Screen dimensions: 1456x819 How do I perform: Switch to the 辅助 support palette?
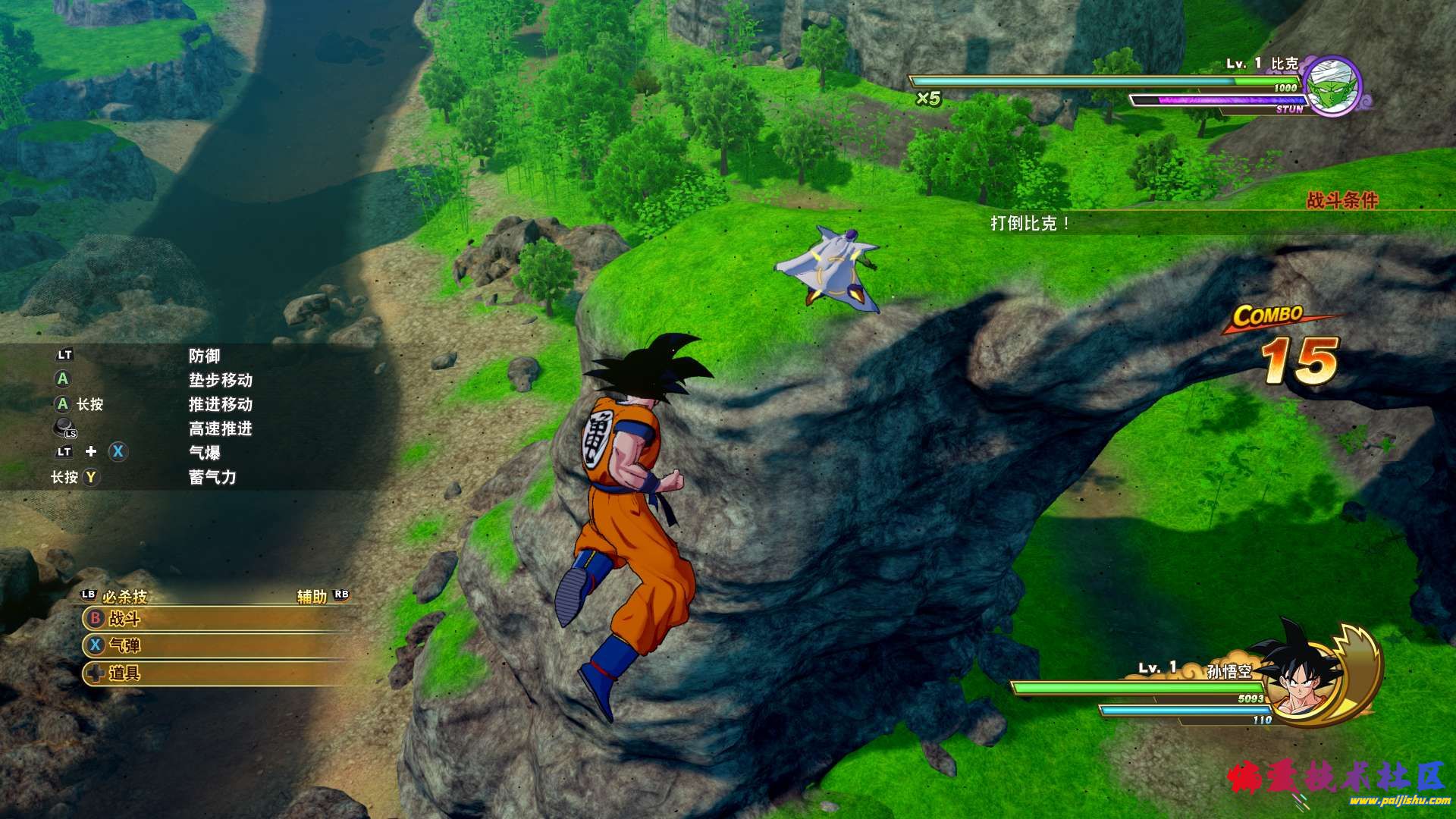tap(312, 597)
